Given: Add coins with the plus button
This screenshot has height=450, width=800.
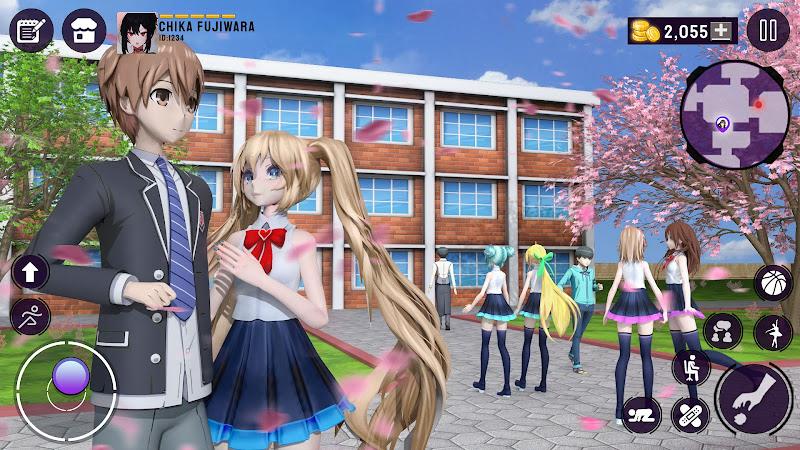Looking at the screenshot, I should (721, 31).
